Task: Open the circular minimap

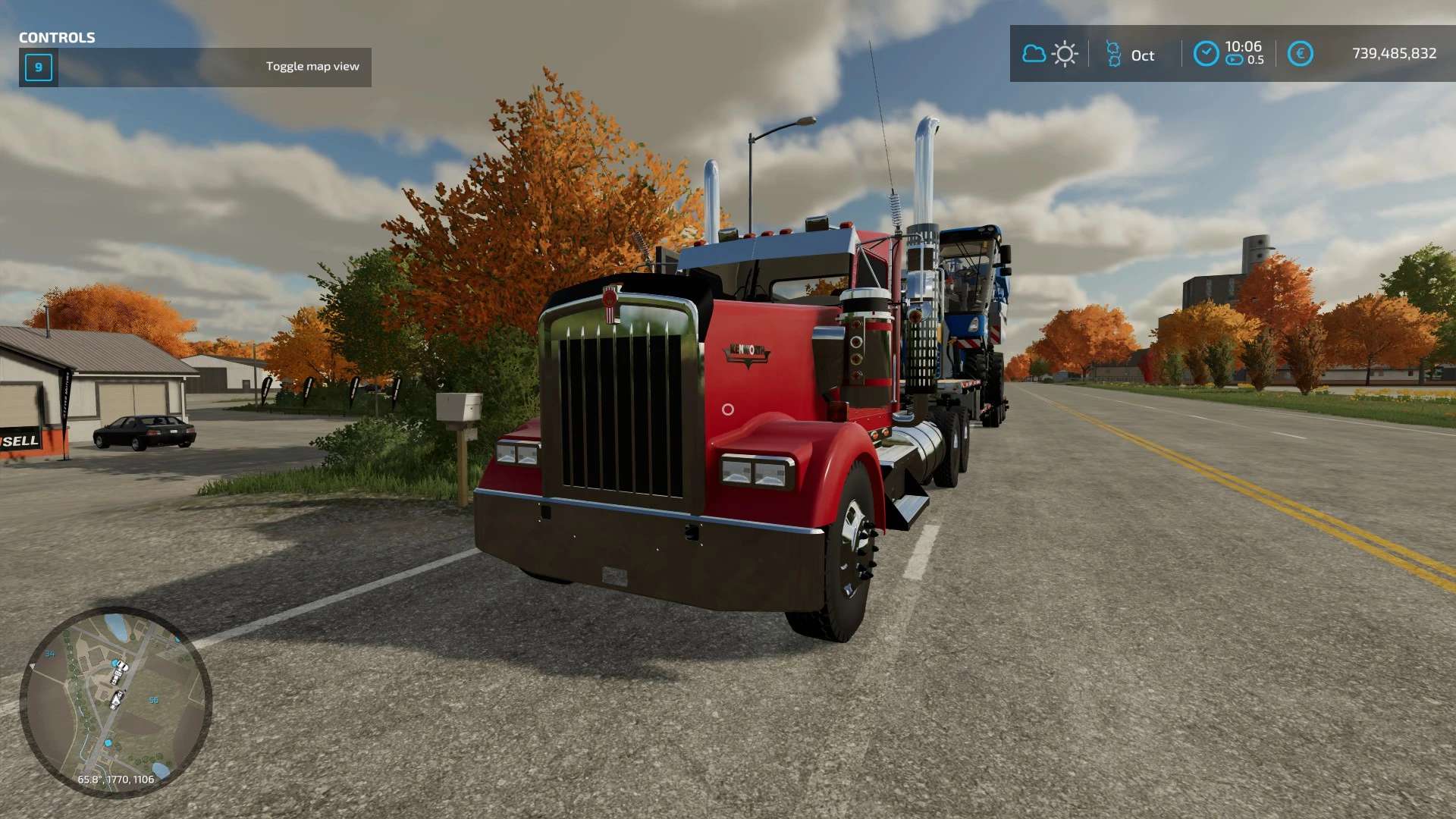Action: (x=115, y=701)
